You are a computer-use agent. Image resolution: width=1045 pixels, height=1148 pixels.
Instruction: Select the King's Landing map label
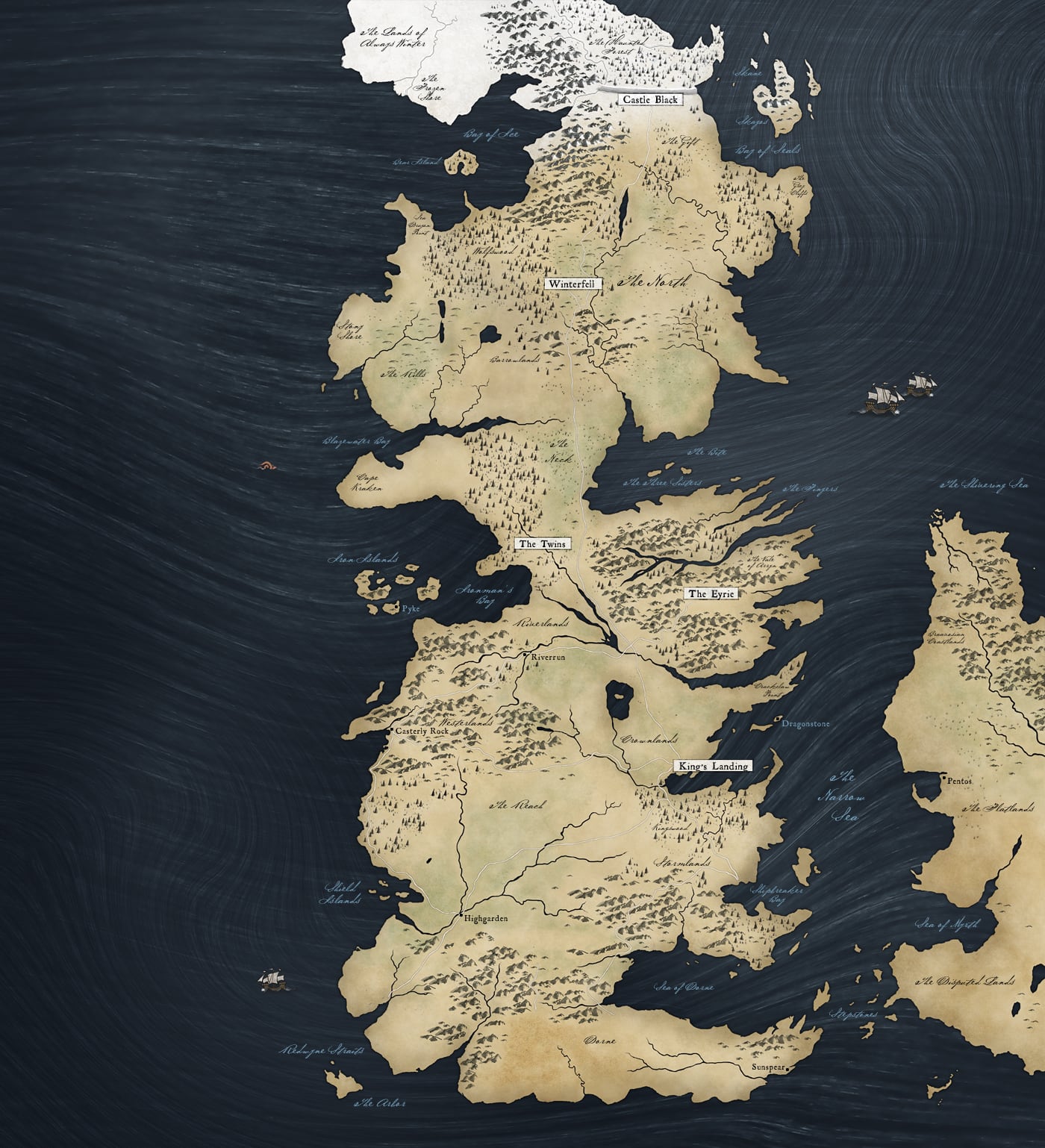[712, 766]
